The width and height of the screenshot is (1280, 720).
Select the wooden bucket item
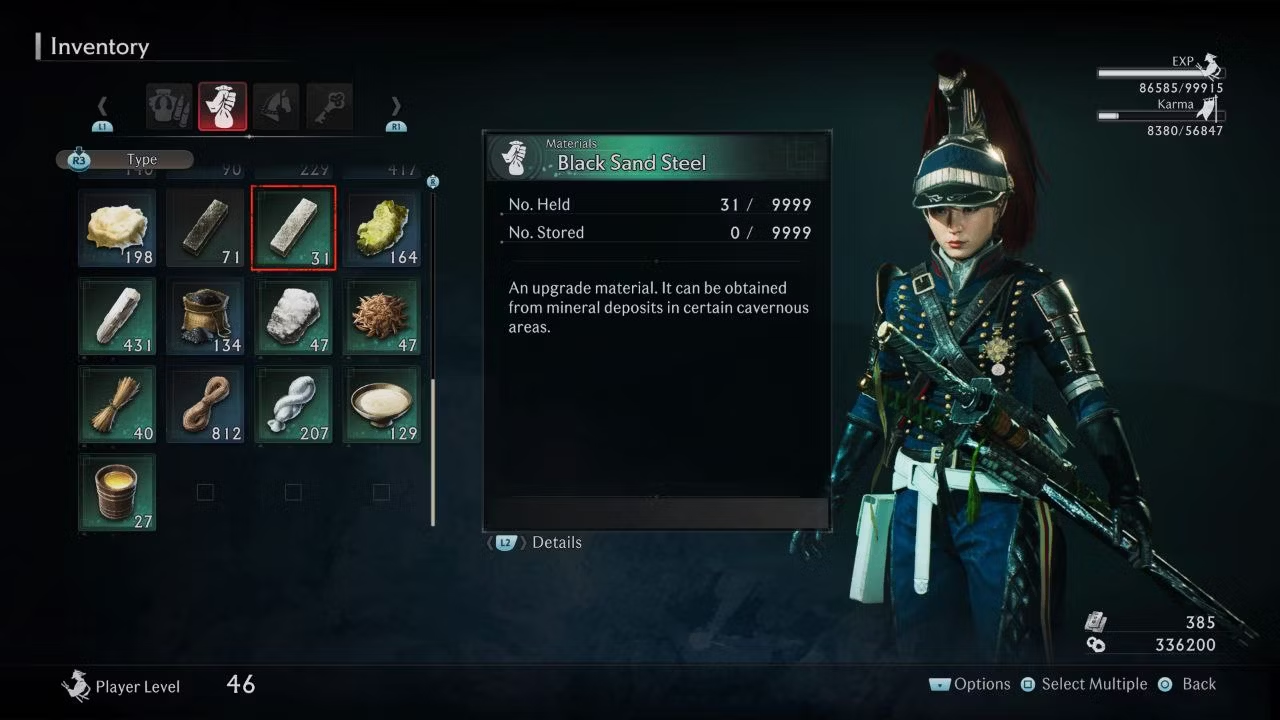[x=118, y=492]
